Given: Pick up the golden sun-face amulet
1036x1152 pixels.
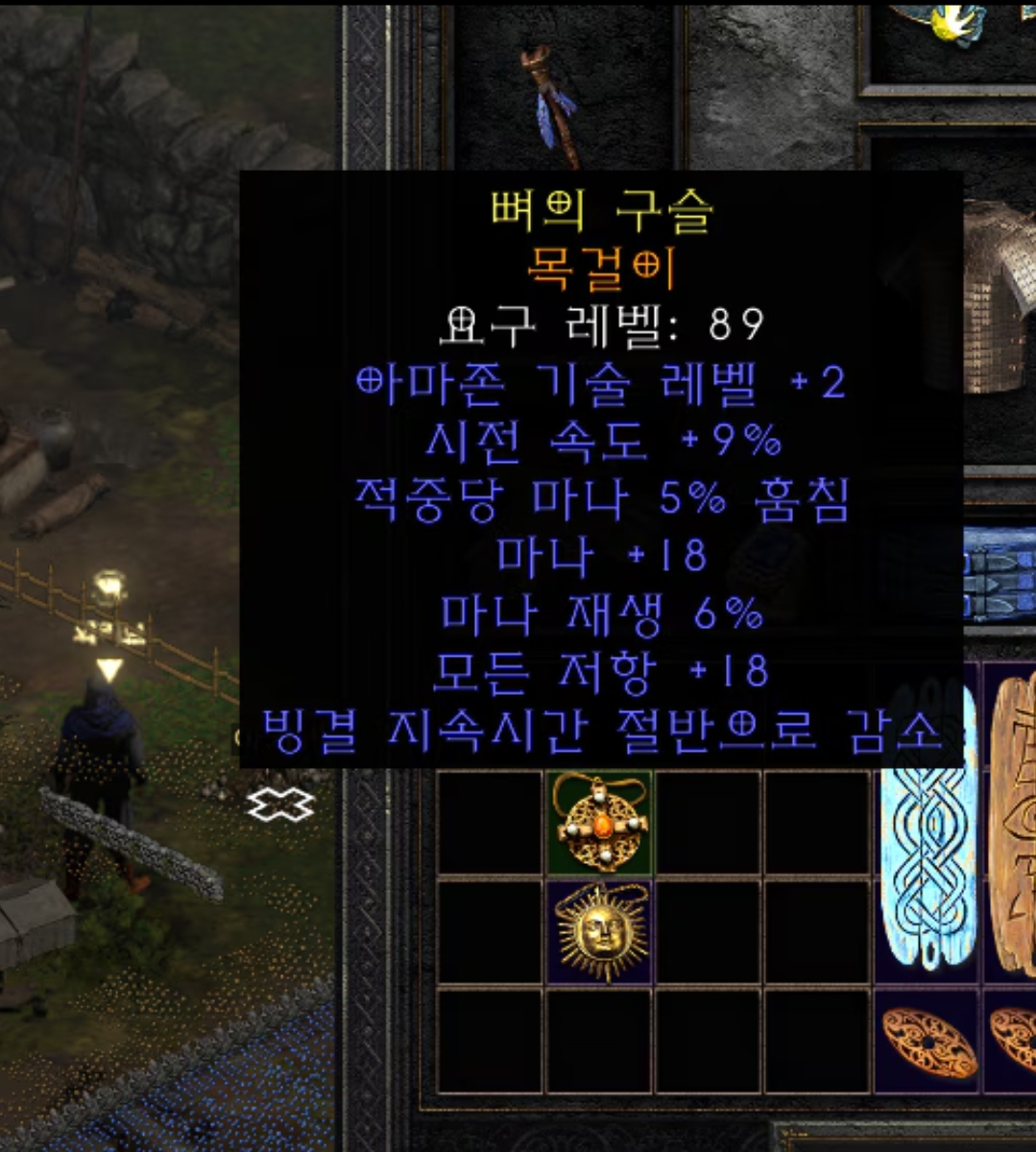Looking at the screenshot, I should tap(600, 933).
